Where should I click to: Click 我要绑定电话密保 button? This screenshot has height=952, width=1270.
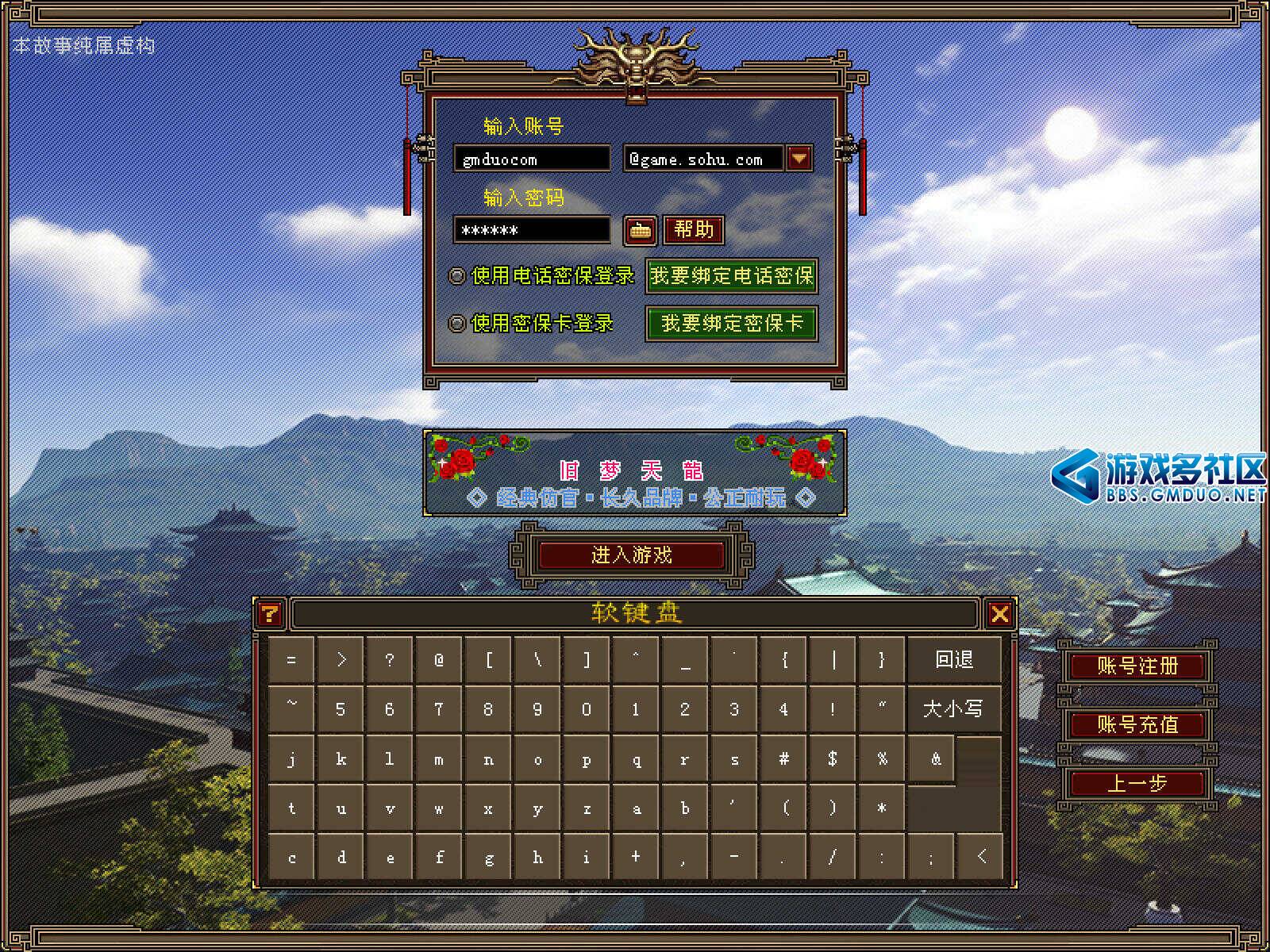(x=731, y=276)
